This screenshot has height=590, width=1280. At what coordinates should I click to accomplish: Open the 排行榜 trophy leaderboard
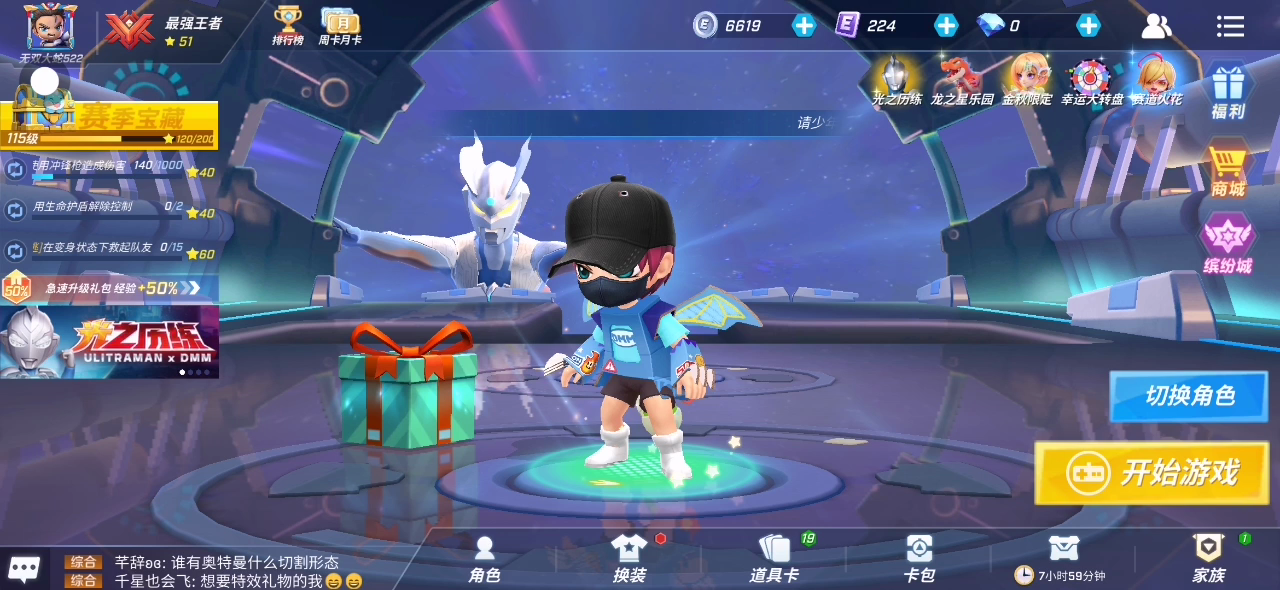coord(288,25)
